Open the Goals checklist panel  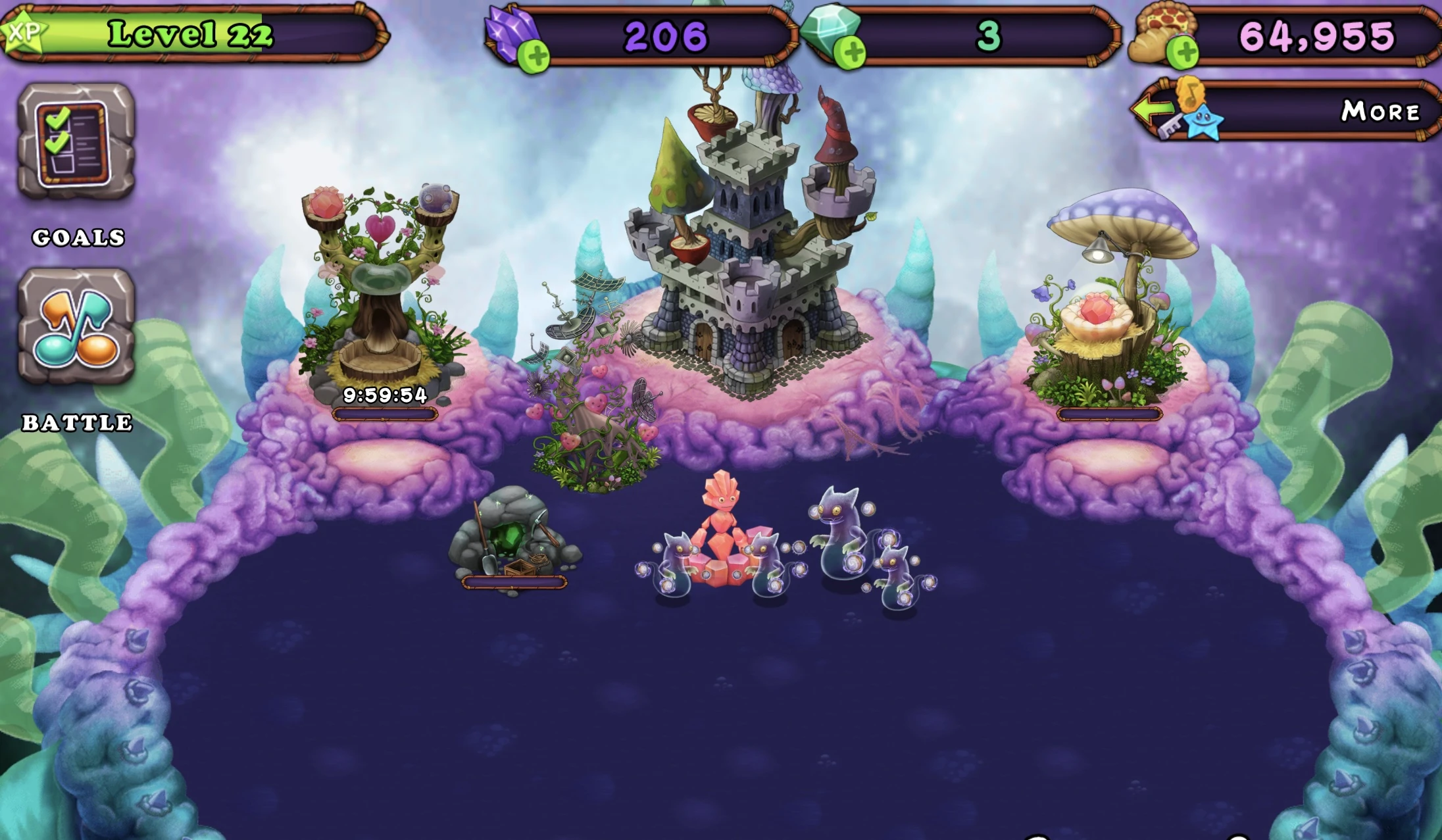[x=74, y=141]
